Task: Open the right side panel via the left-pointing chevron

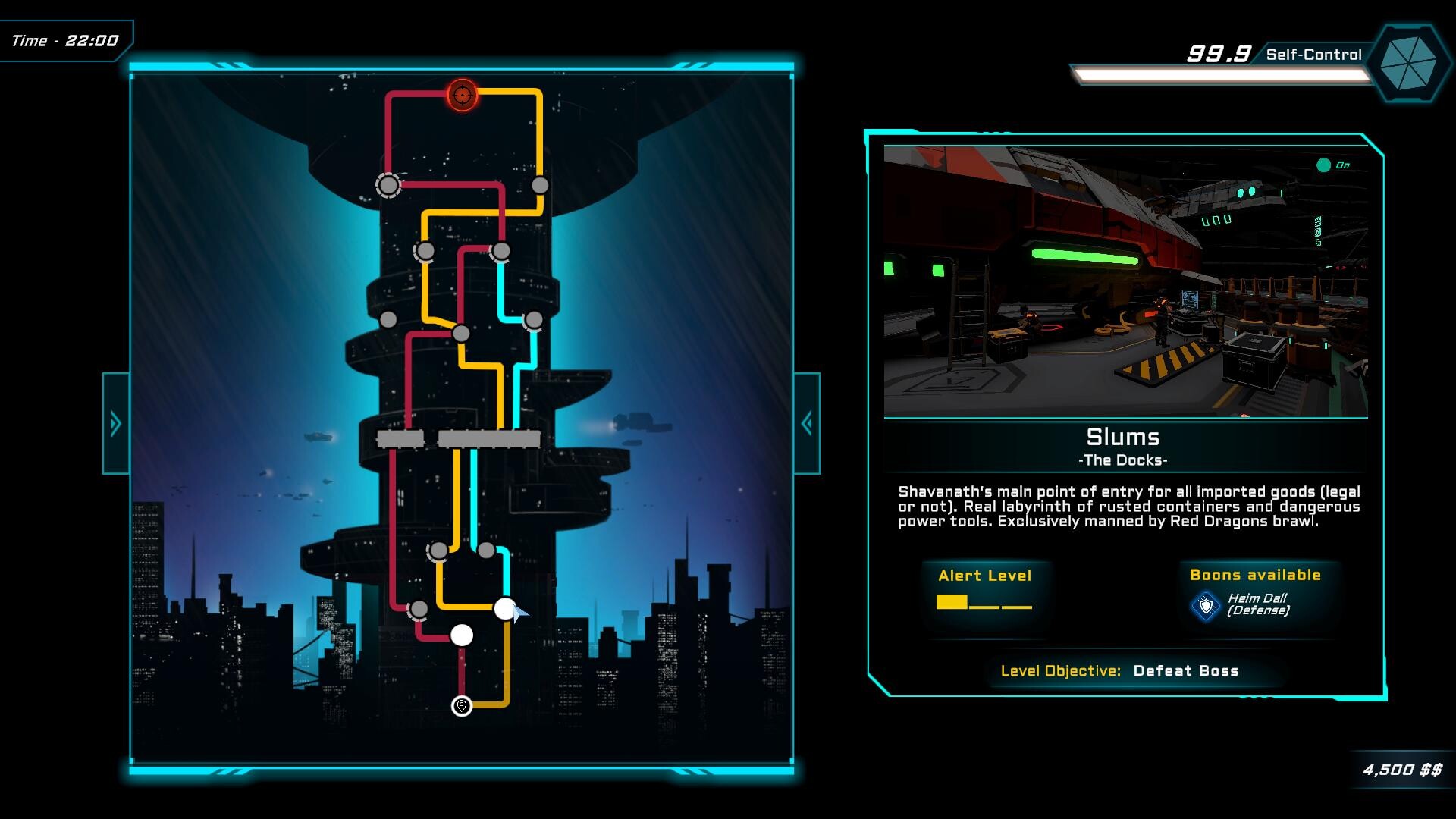Action: [x=806, y=422]
